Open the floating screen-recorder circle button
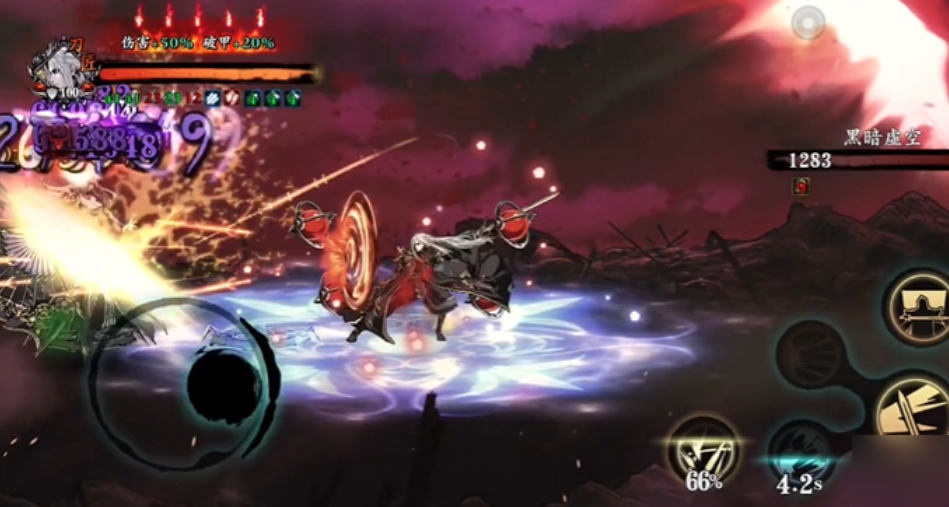The image size is (949, 507). [x=807, y=22]
